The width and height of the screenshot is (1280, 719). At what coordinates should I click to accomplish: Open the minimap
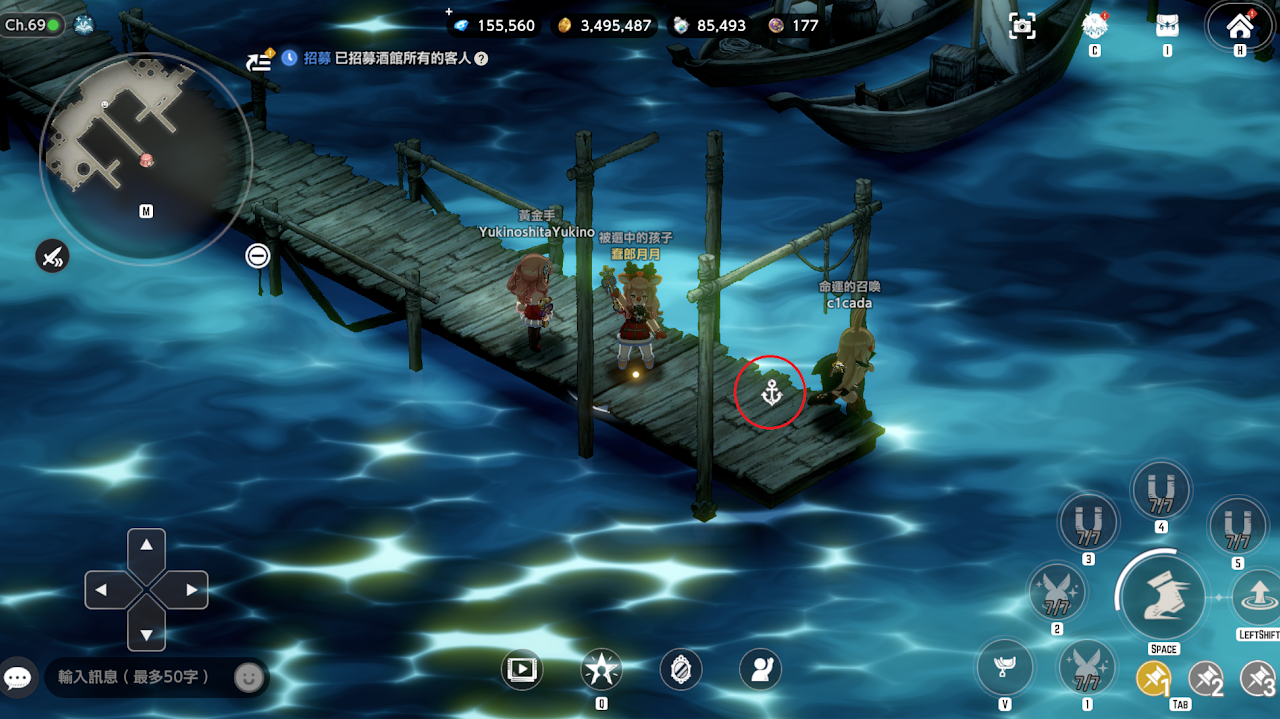145,158
